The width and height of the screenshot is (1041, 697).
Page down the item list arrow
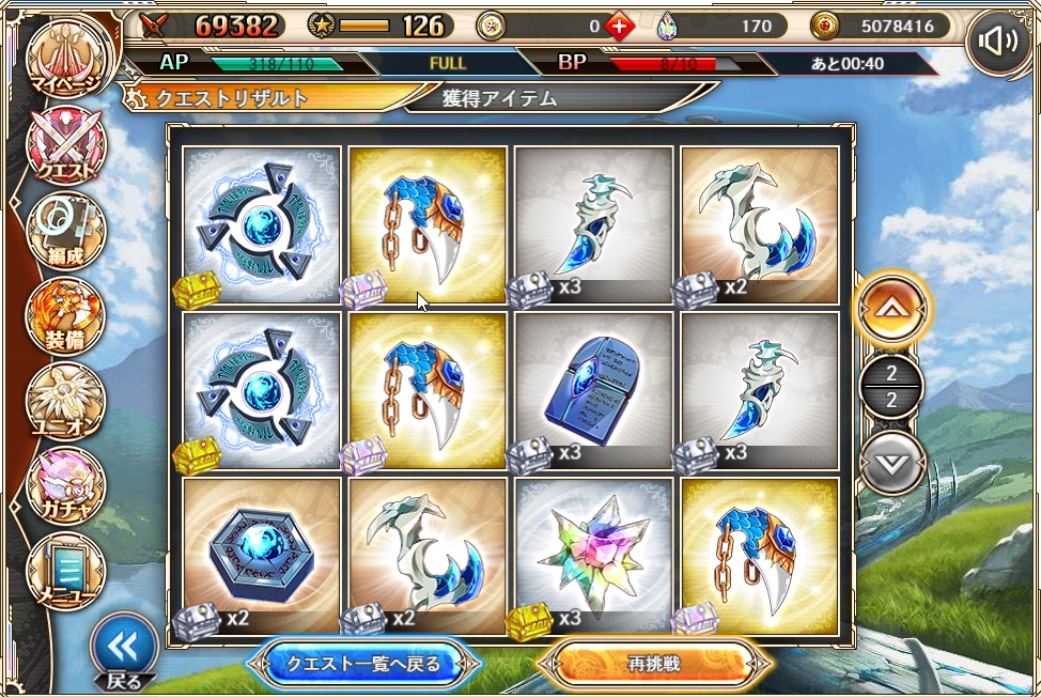click(891, 462)
